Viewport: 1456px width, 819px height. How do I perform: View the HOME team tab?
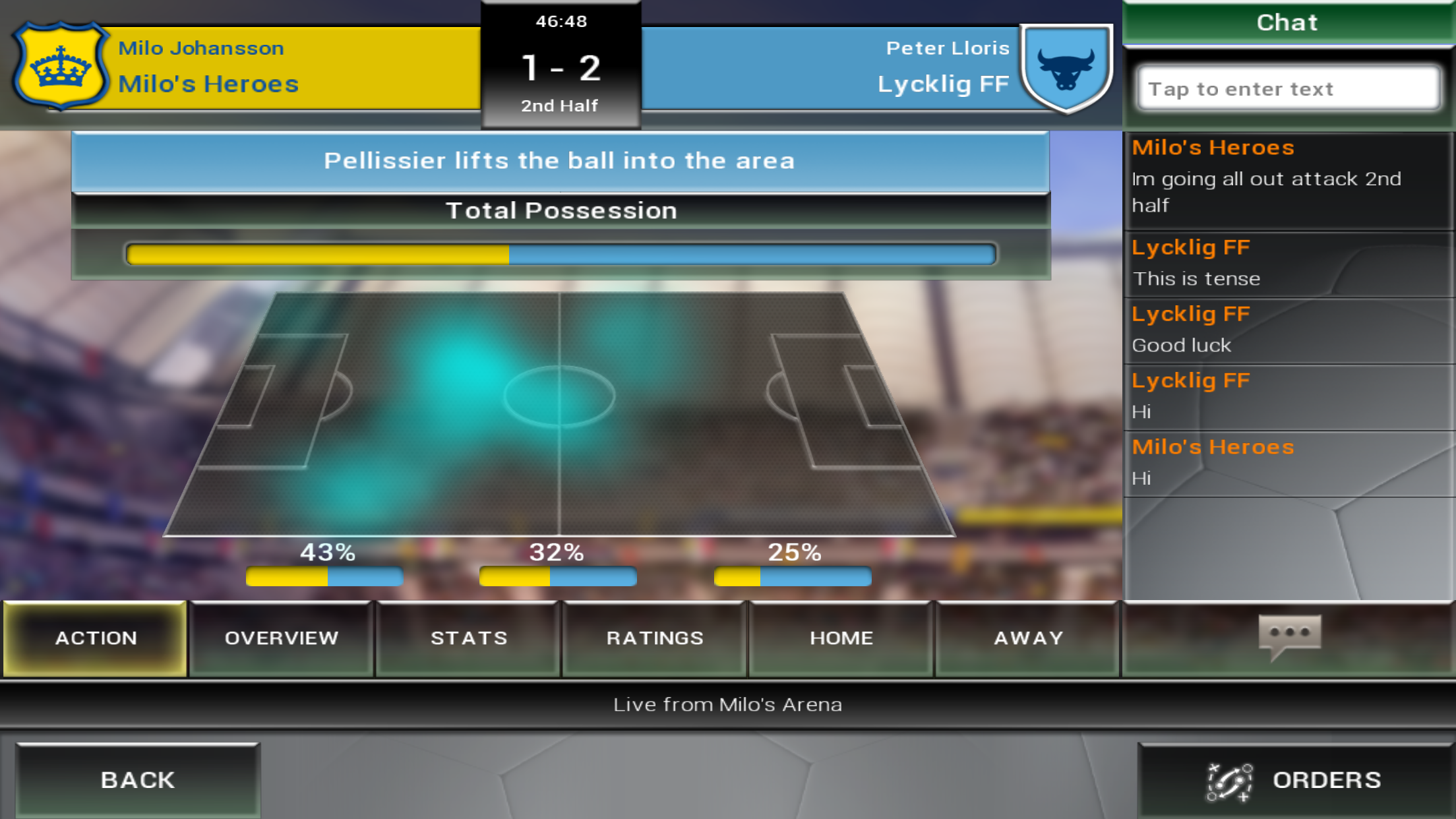pyautogui.click(x=841, y=638)
